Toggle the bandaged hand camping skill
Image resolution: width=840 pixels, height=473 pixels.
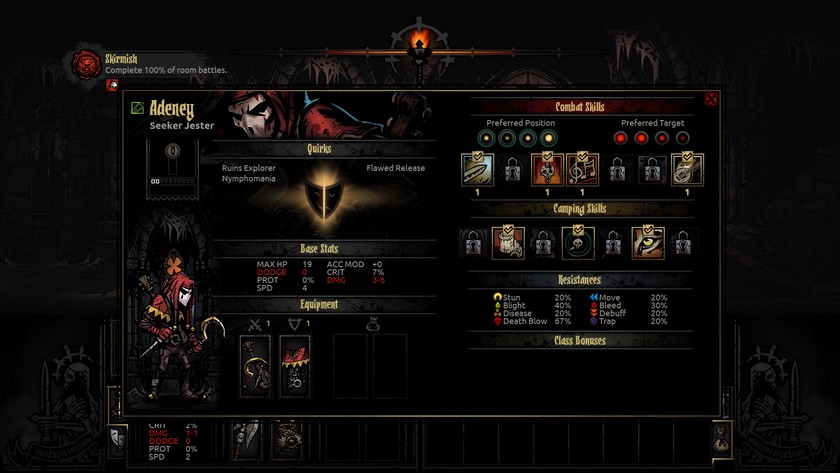[508, 242]
